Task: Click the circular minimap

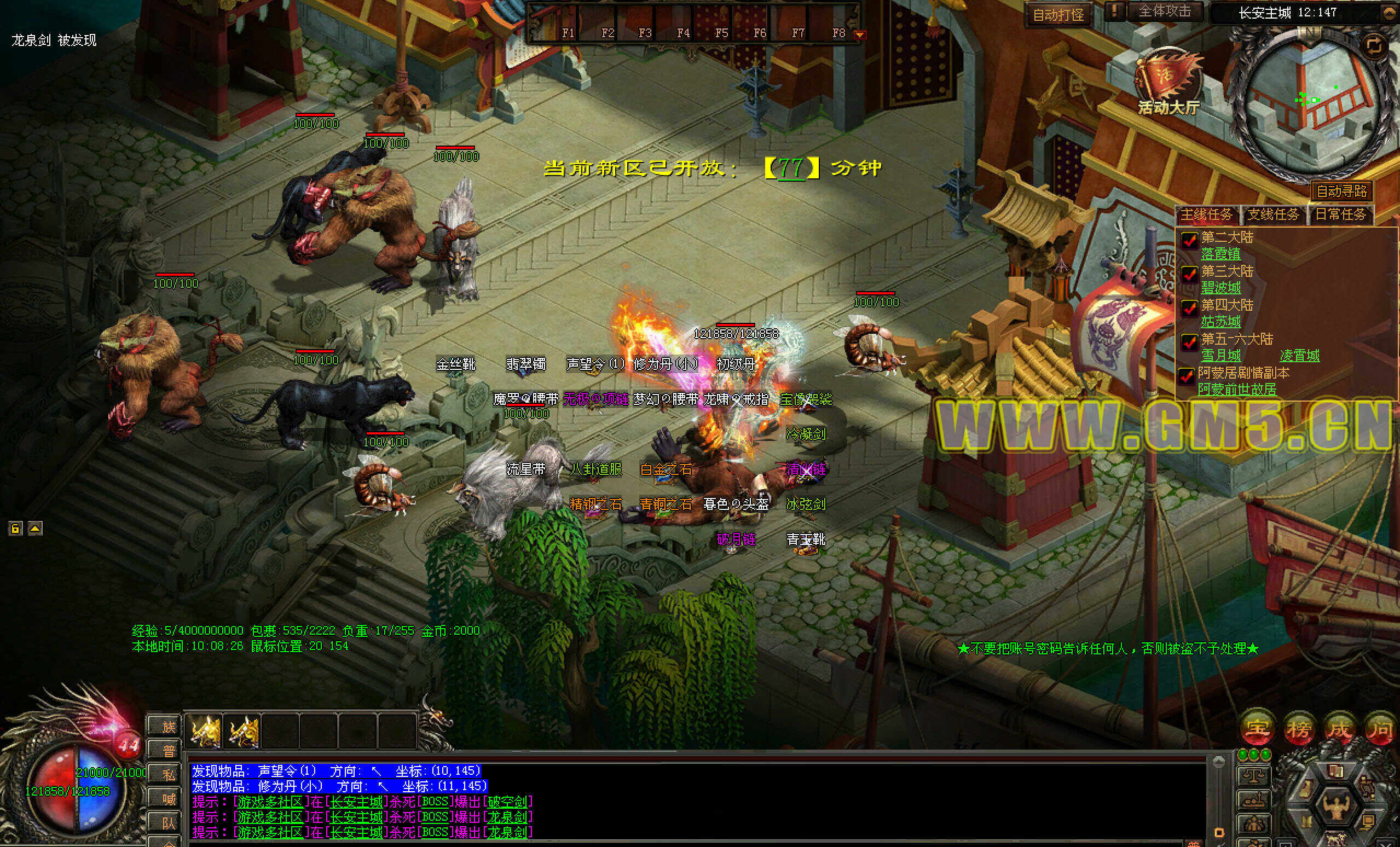Action: coord(1311,102)
